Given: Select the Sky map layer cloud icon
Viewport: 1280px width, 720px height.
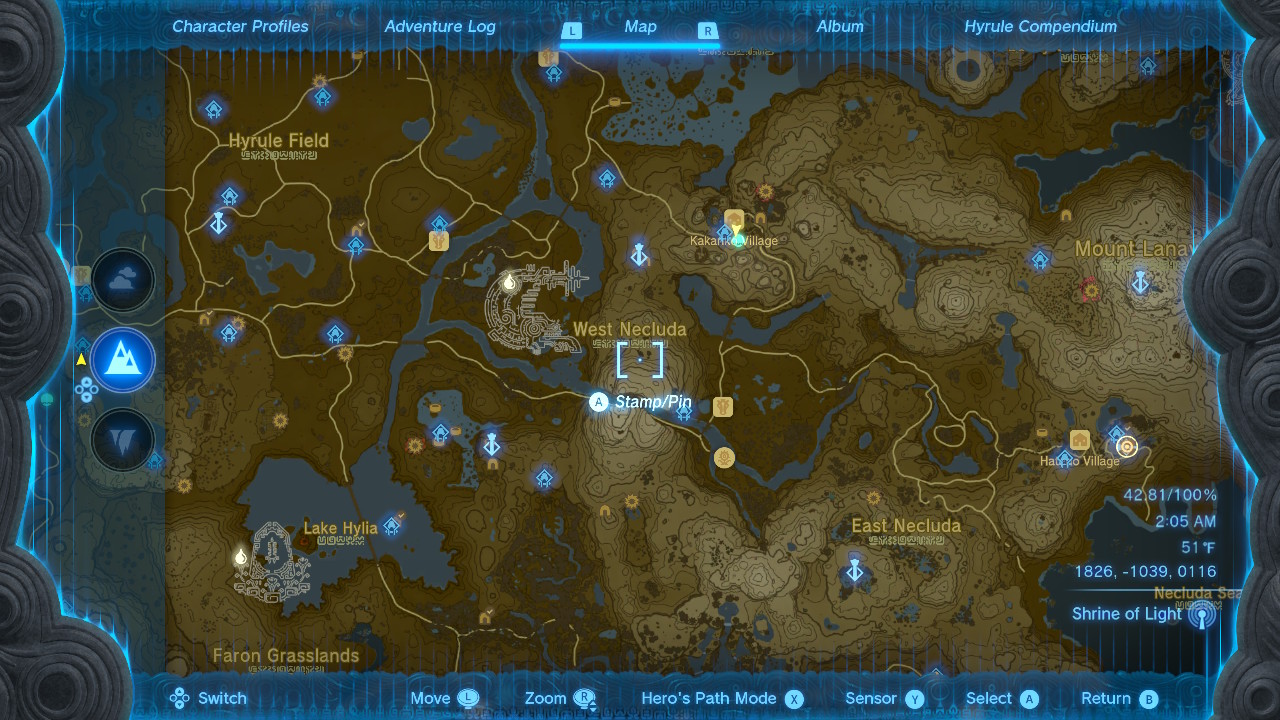Looking at the screenshot, I should [x=122, y=280].
